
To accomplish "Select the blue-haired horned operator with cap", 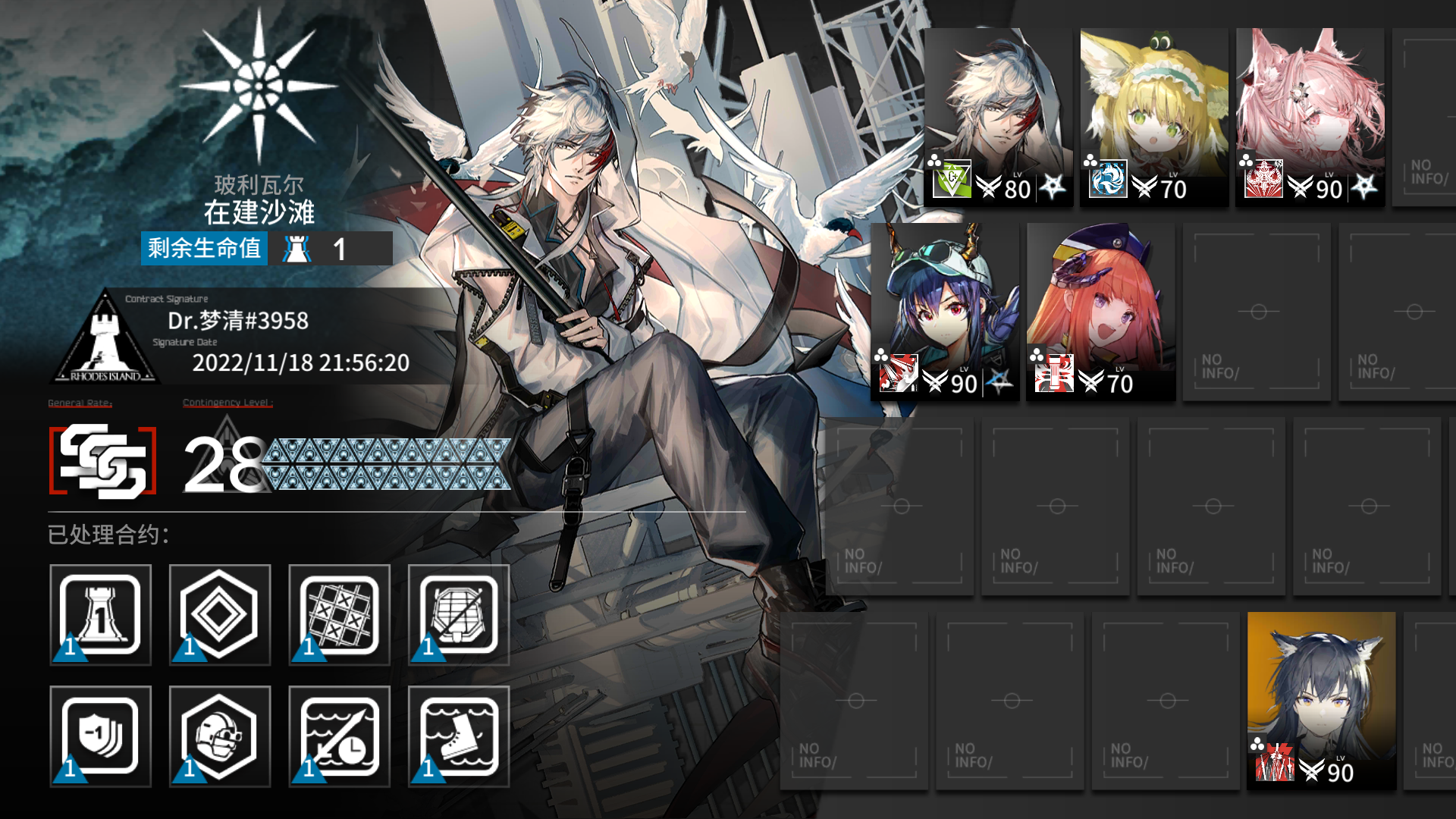I will (946, 311).
